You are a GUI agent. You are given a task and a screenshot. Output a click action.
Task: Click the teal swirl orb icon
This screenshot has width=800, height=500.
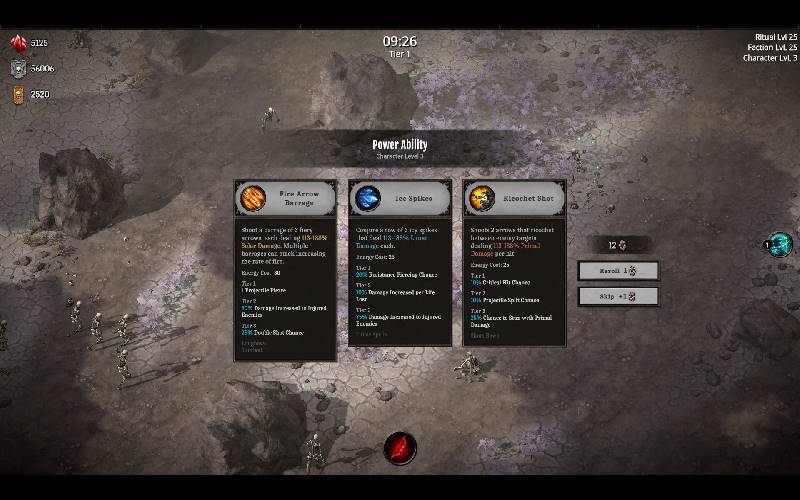pos(781,244)
